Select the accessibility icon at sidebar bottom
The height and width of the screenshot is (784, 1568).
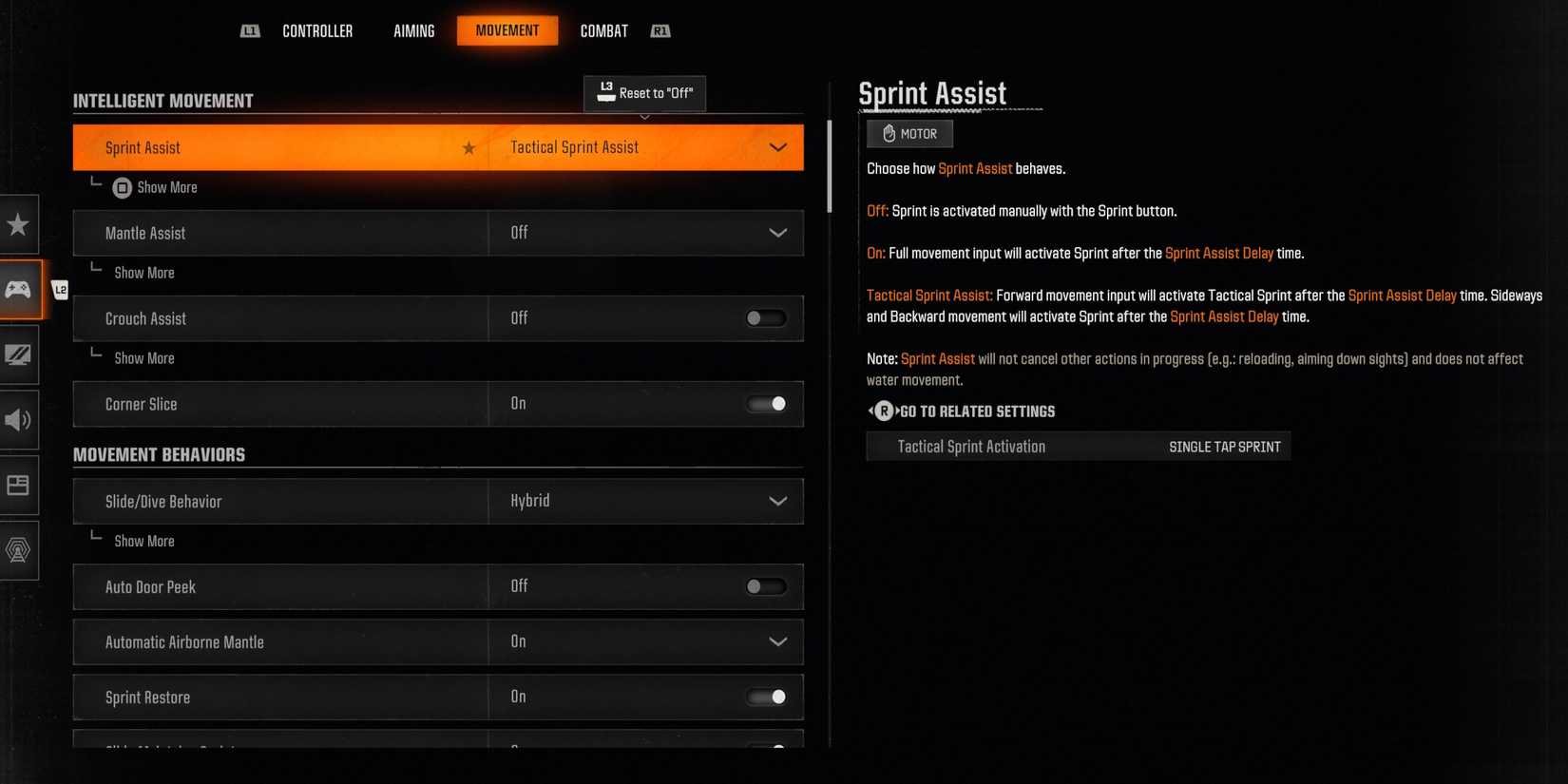click(19, 549)
